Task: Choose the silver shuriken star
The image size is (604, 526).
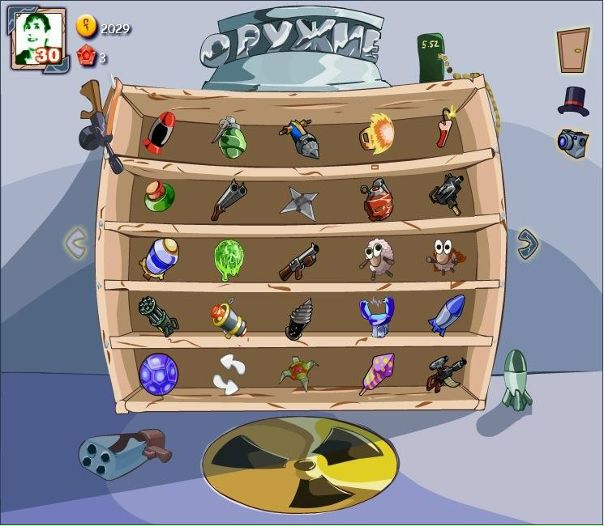Action: click(x=298, y=200)
